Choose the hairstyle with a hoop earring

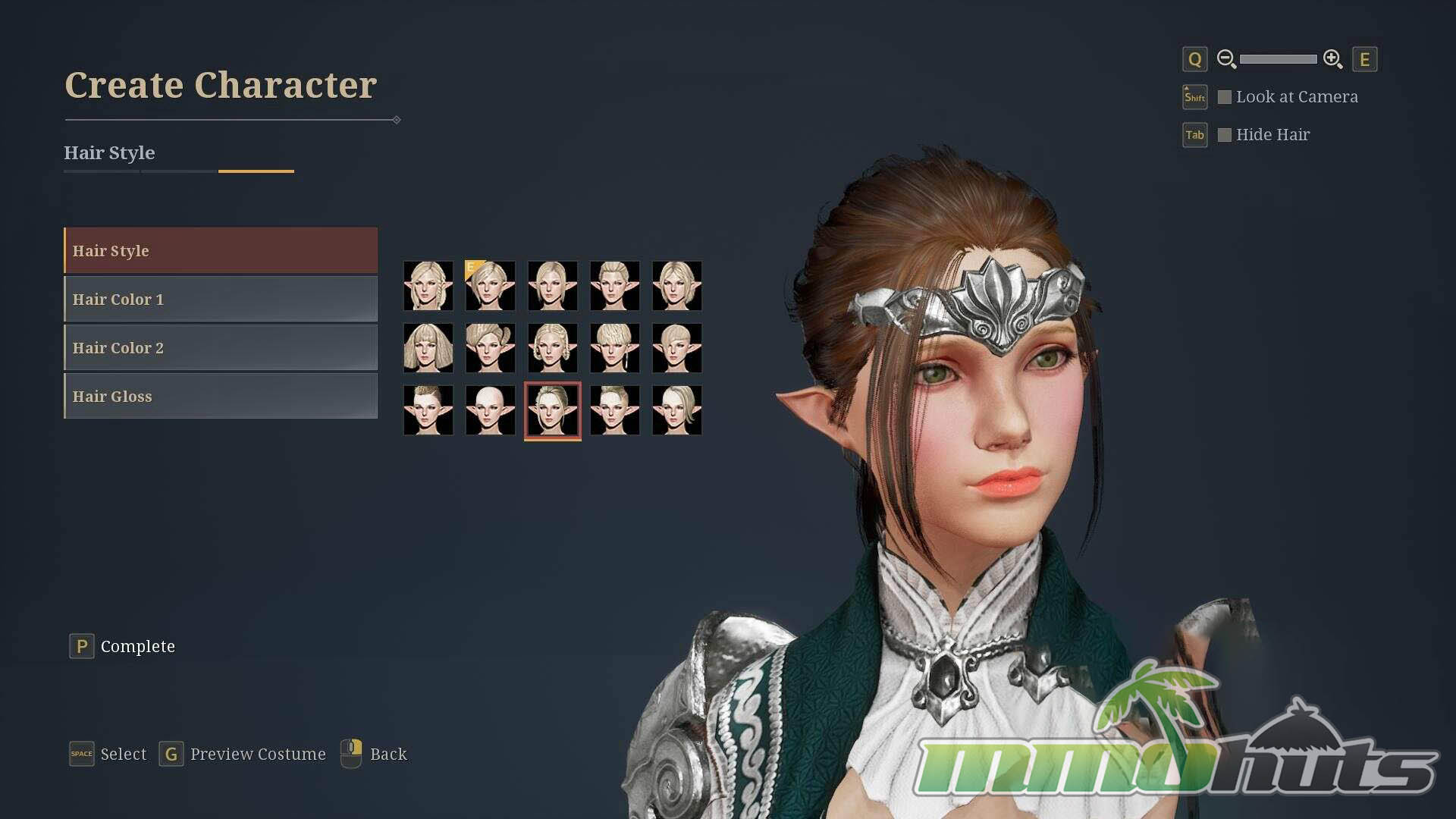(x=615, y=348)
